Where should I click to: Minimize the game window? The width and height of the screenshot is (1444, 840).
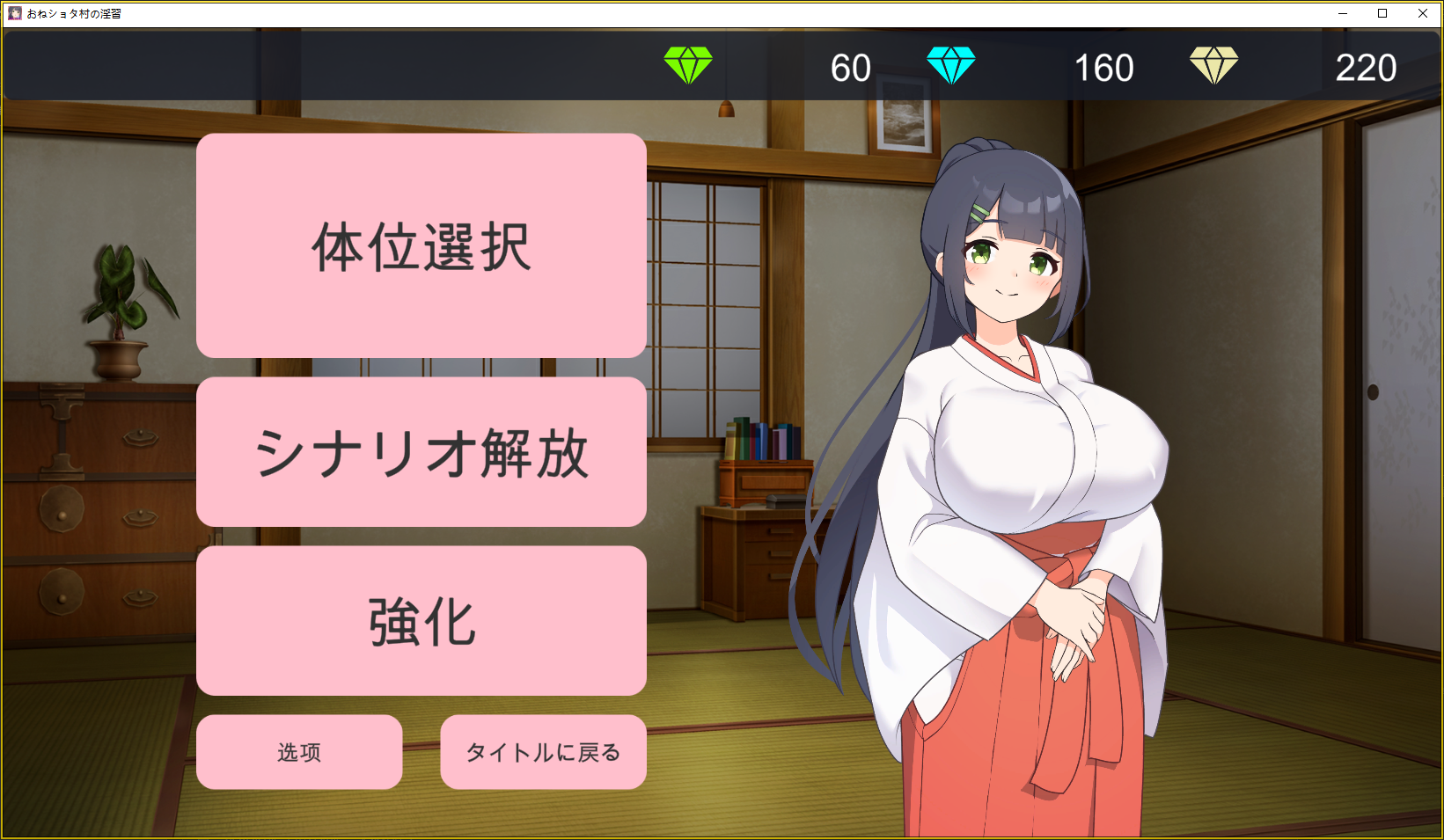[x=1343, y=13]
